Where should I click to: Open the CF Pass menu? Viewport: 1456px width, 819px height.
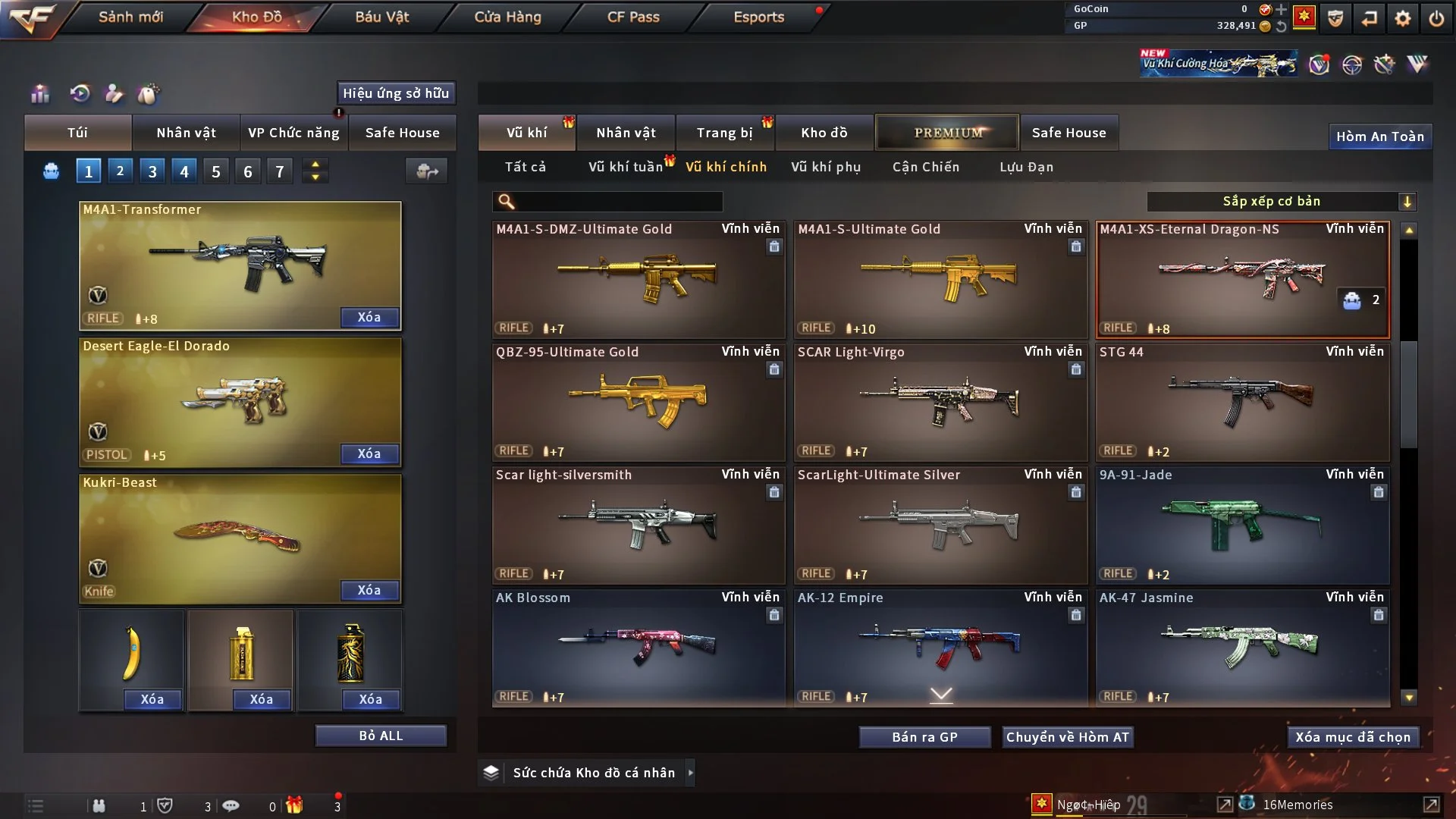tap(633, 17)
